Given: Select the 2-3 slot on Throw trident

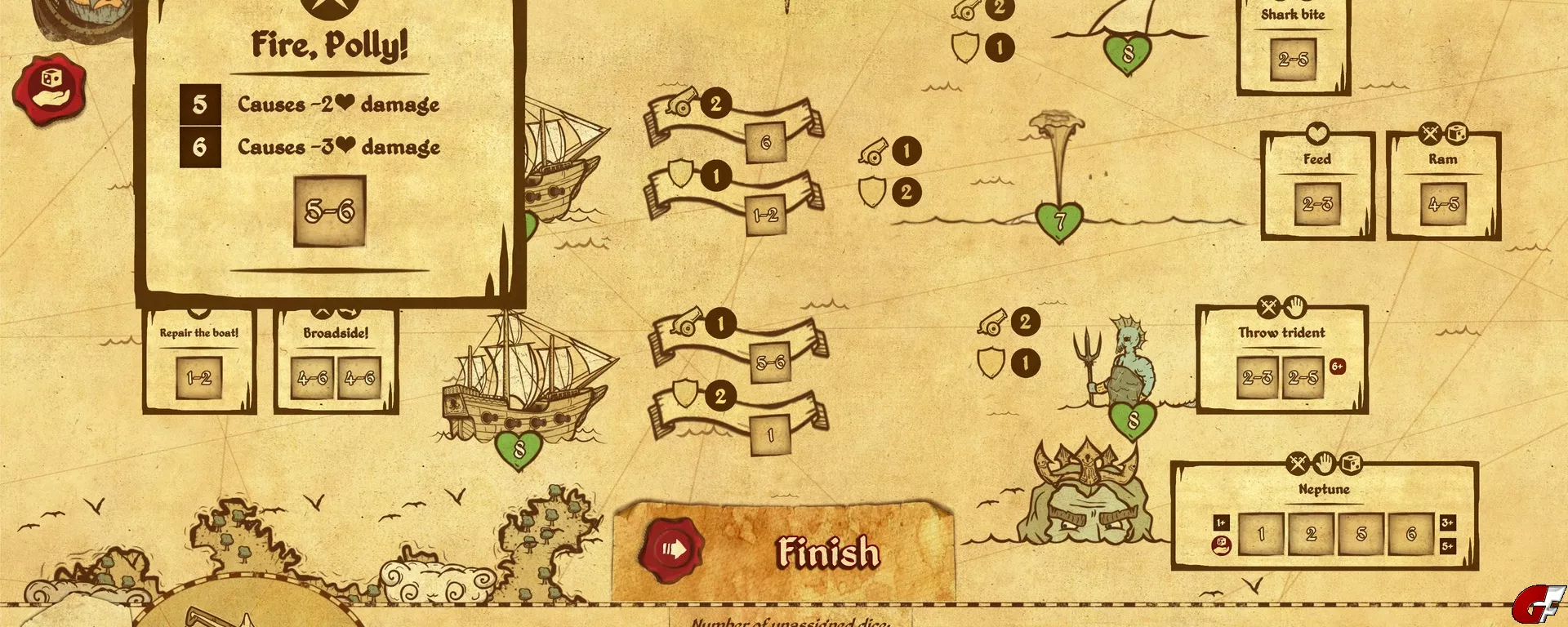Looking at the screenshot, I should (1258, 377).
